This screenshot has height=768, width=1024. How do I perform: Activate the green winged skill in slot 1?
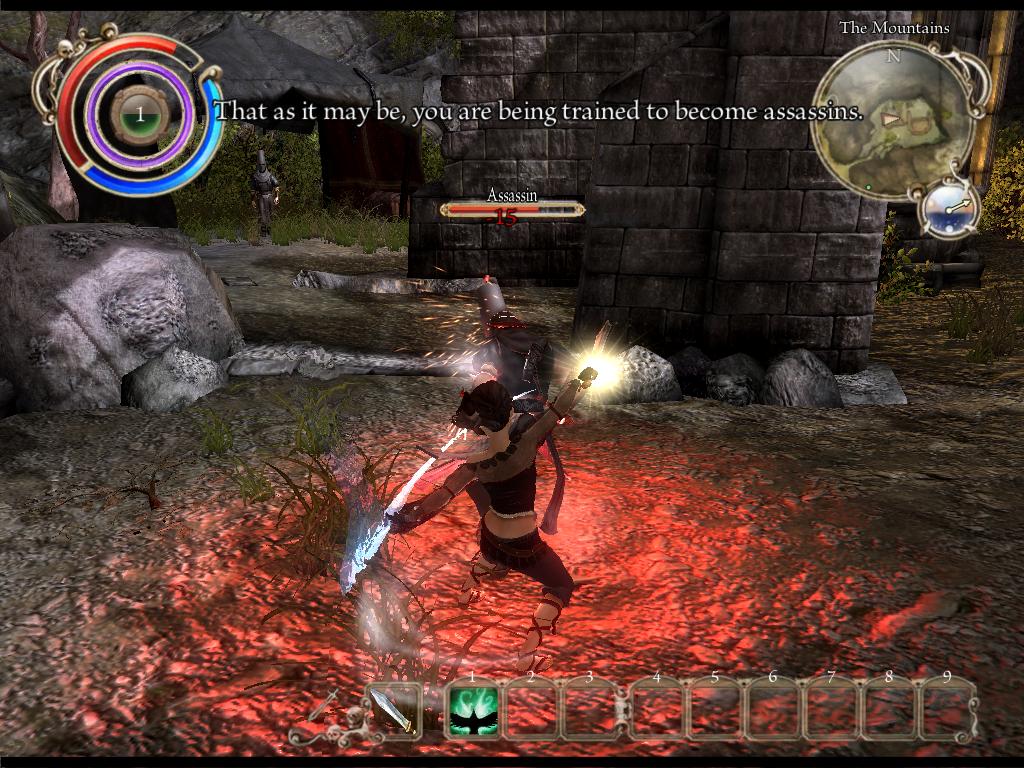click(473, 712)
